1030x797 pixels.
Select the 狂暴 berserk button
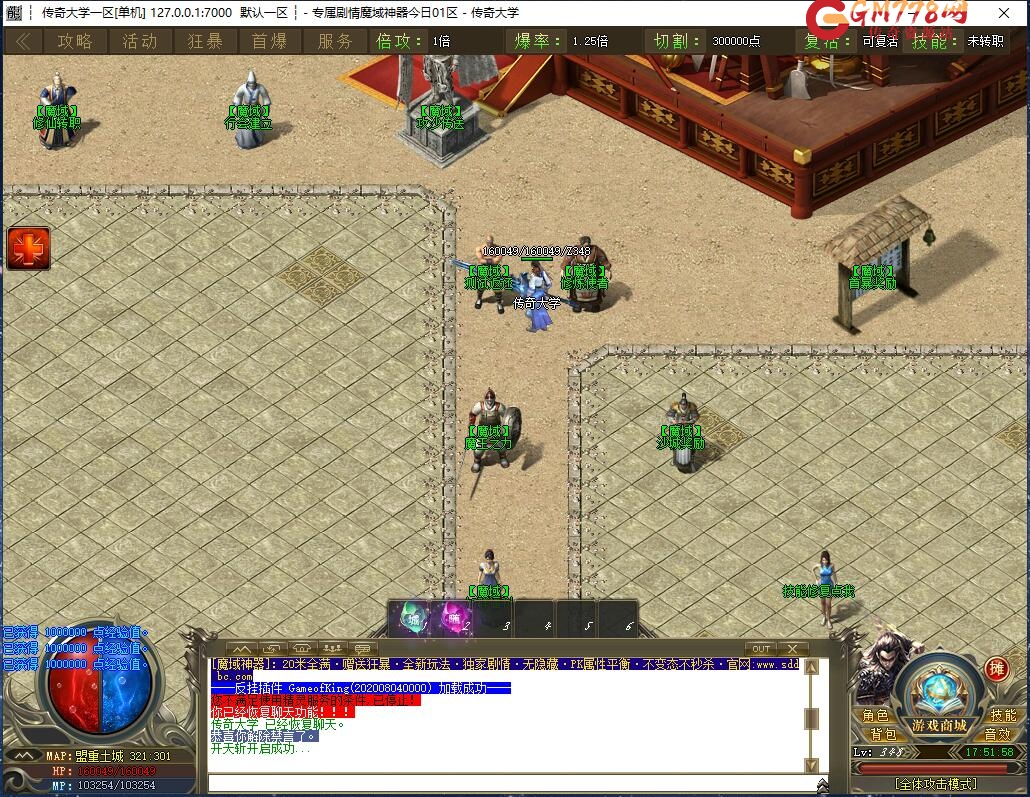coord(205,41)
